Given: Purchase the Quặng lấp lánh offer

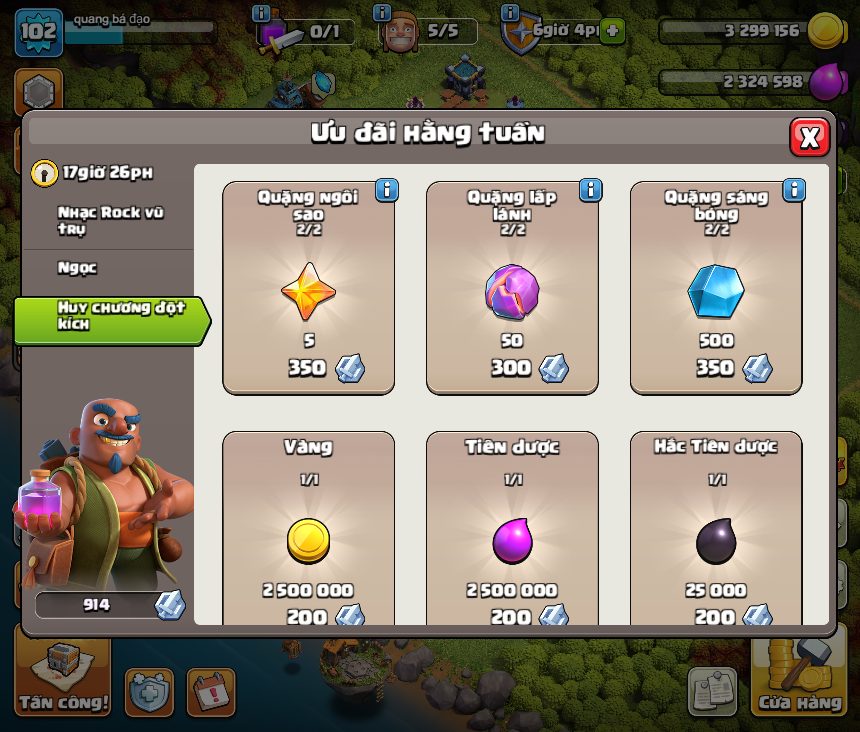Looking at the screenshot, I should click(512, 288).
